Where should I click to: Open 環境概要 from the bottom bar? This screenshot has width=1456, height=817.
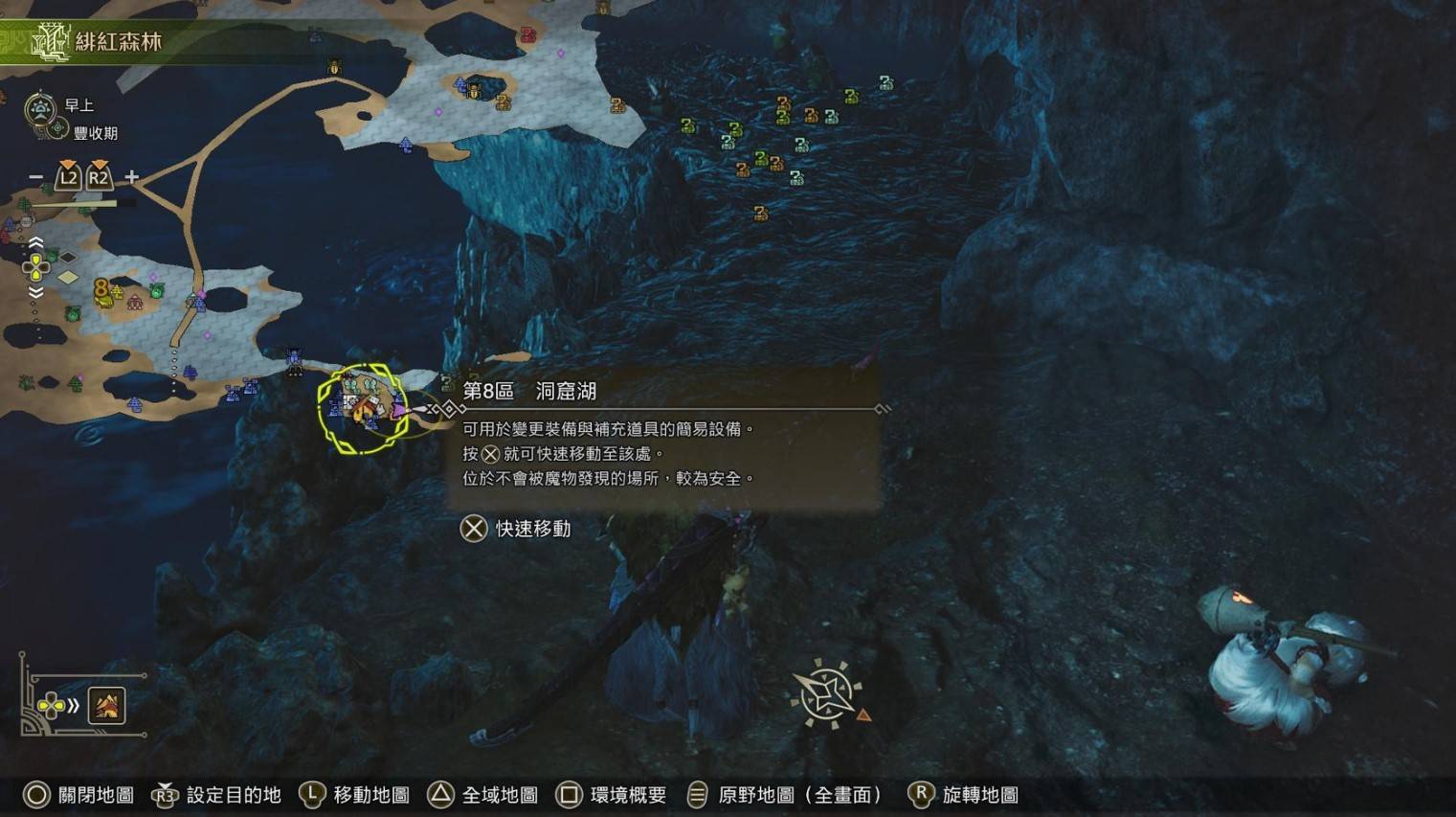tap(611, 794)
